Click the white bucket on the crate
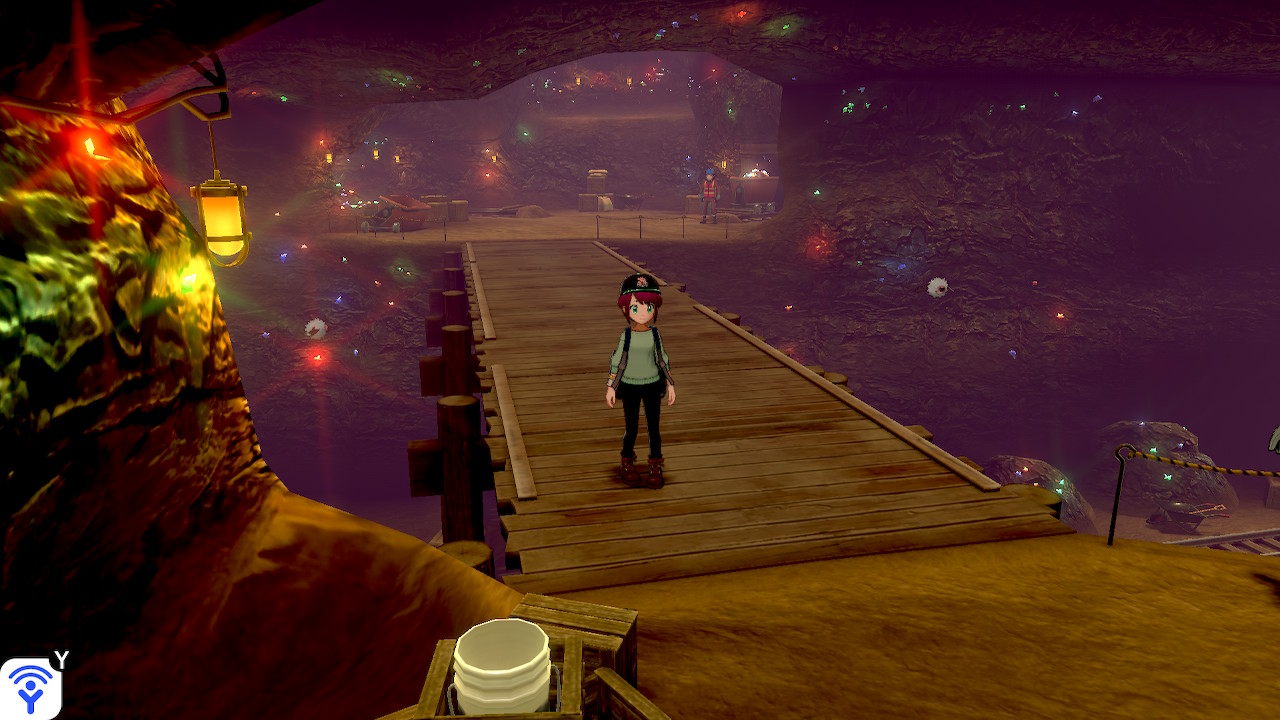The height and width of the screenshot is (720, 1280). 502,665
